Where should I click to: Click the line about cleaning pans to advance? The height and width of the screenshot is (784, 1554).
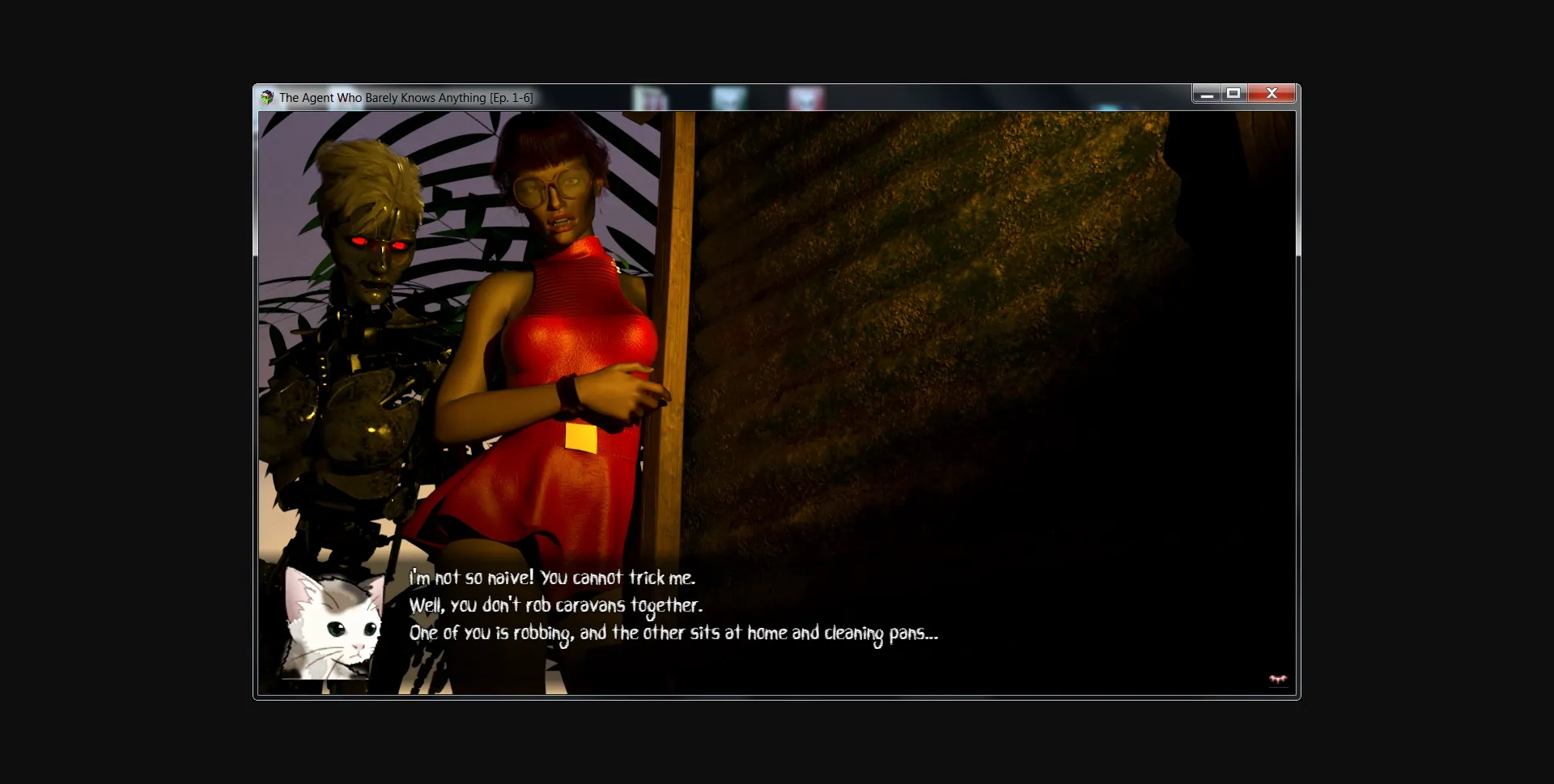[674, 634]
